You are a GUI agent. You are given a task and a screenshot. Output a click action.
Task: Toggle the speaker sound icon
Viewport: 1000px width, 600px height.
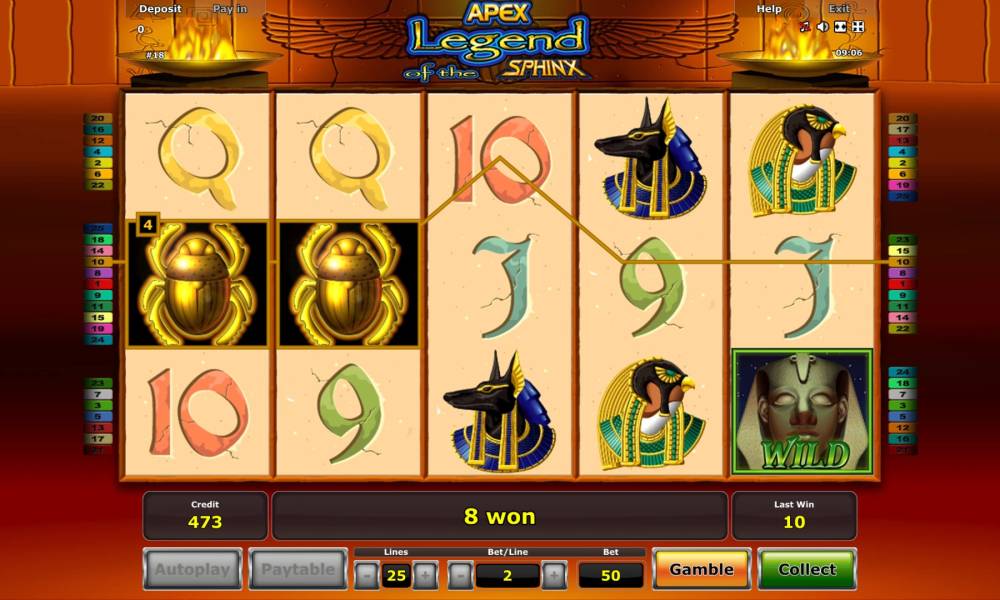pos(822,27)
